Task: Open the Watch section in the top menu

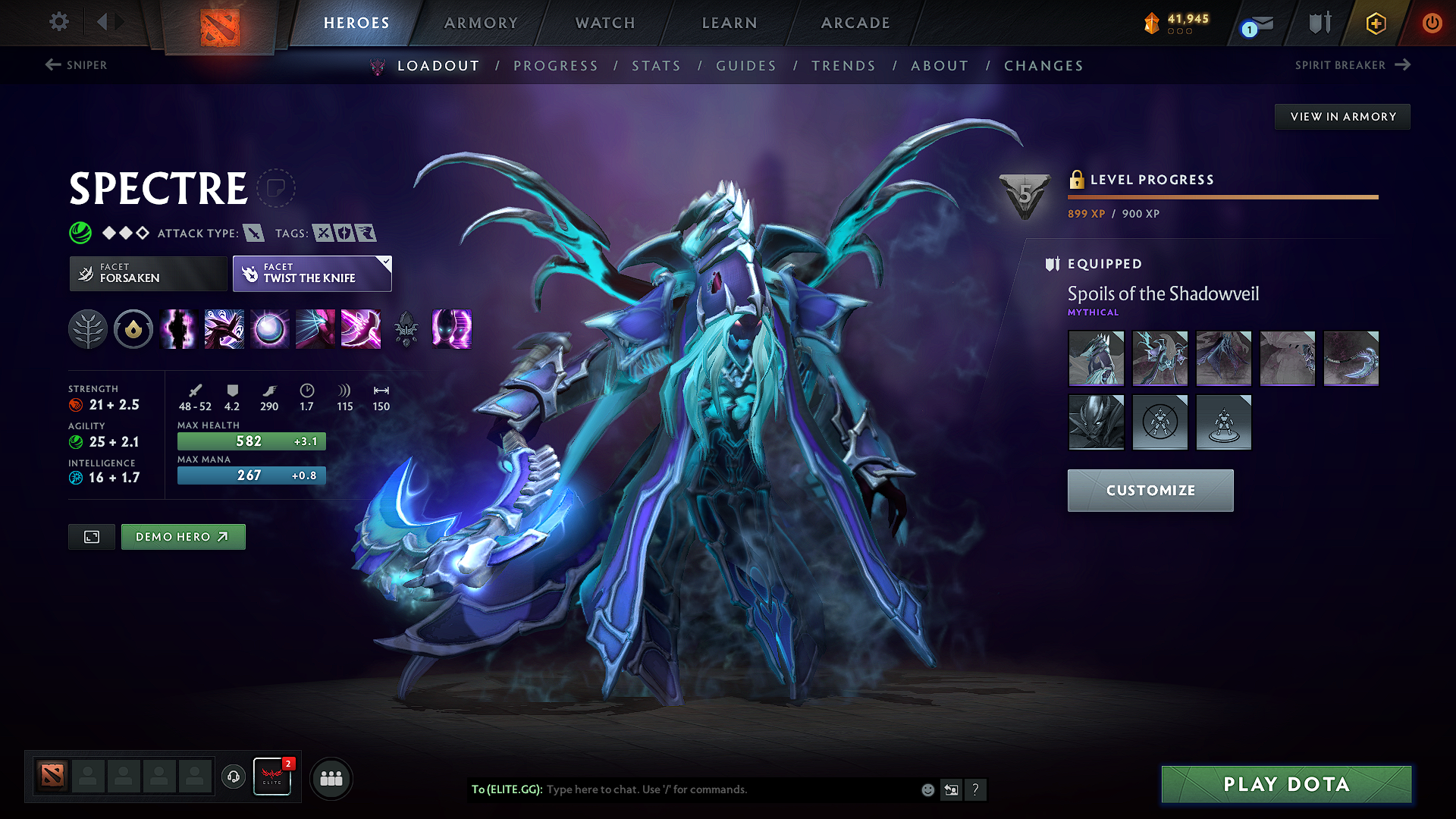Action: [604, 23]
